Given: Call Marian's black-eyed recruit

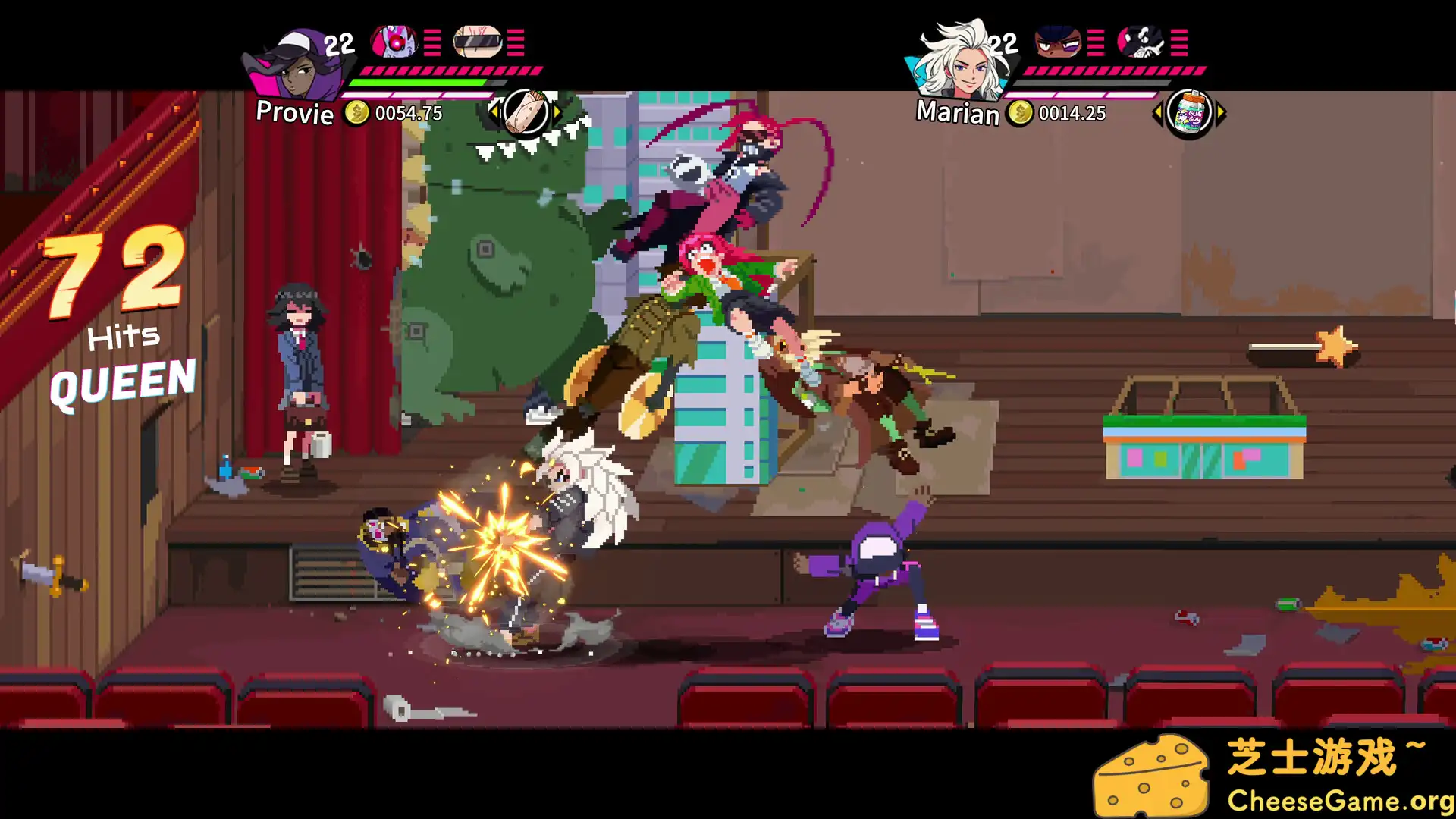Looking at the screenshot, I should pos(1058,42).
